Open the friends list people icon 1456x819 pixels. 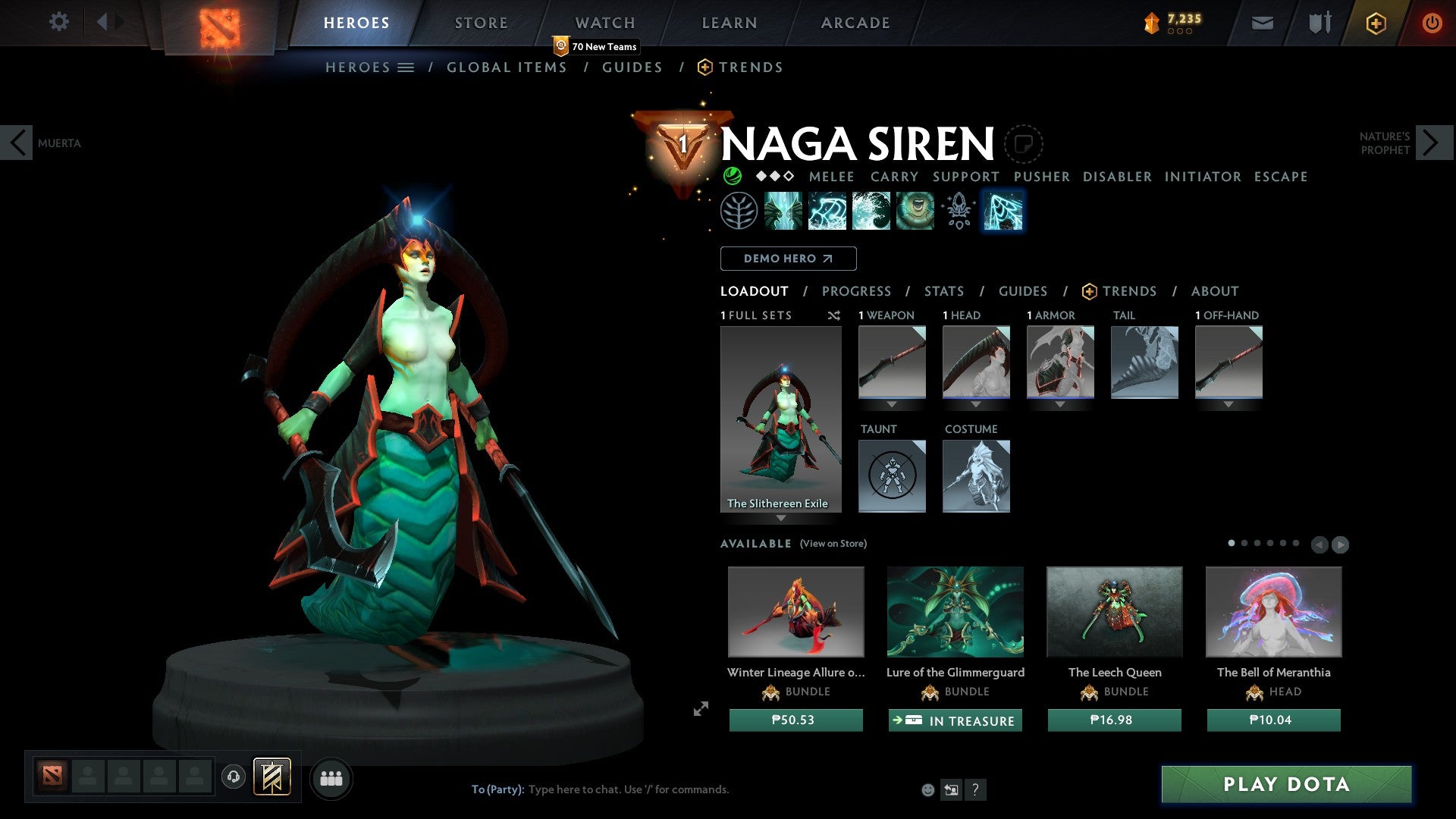pos(330,778)
